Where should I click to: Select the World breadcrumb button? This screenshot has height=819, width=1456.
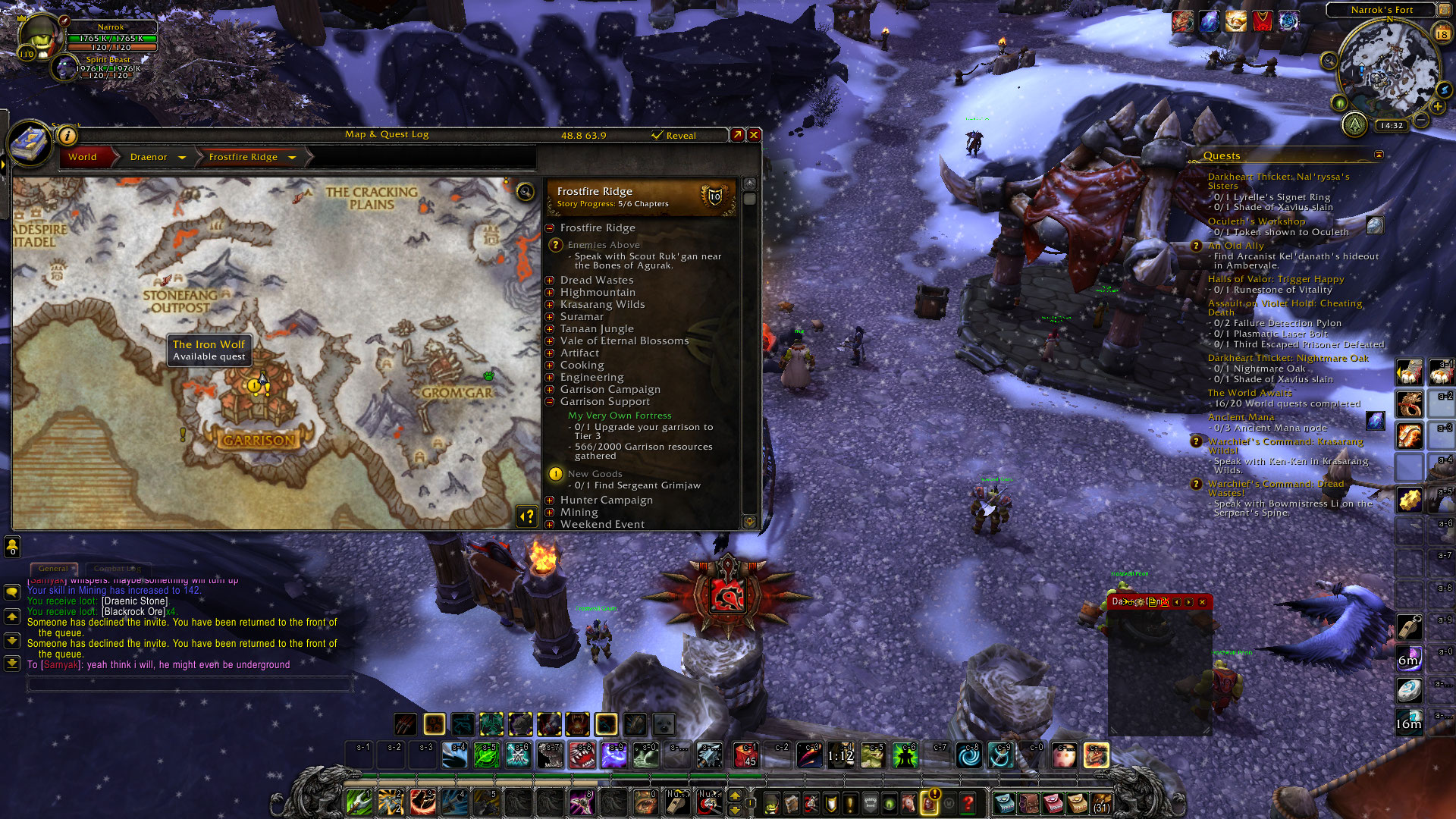[x=83, y=157]
